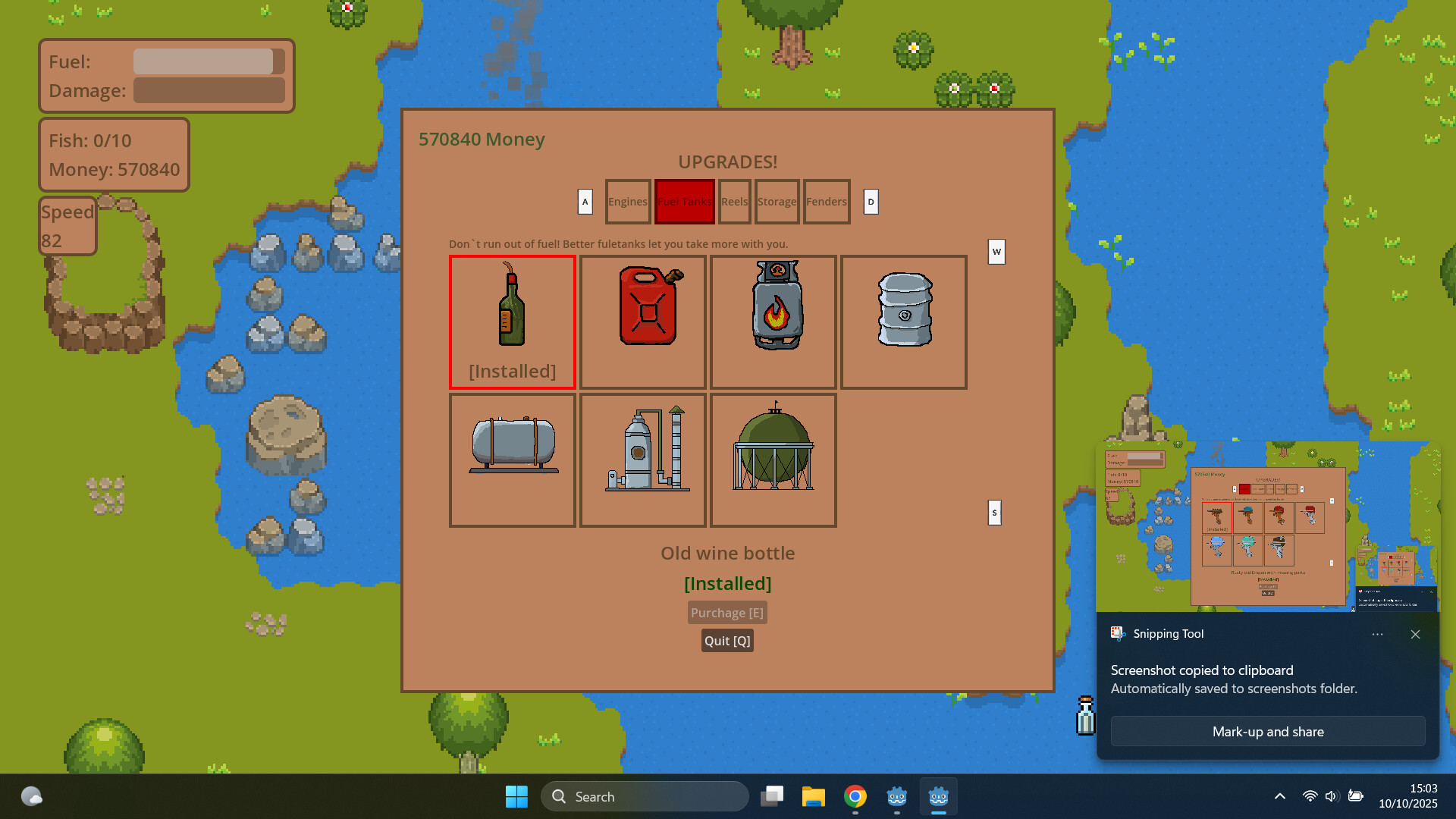1456x819 pixels.
Task: Switch to the Engines tab
Action: (x=627, y=202)
